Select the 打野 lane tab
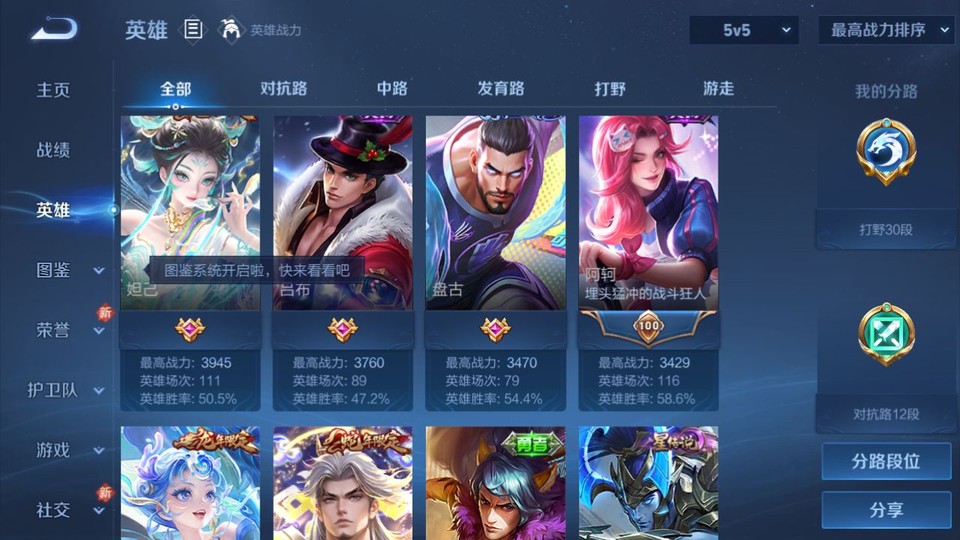The image size is (960, 540). 610,88
